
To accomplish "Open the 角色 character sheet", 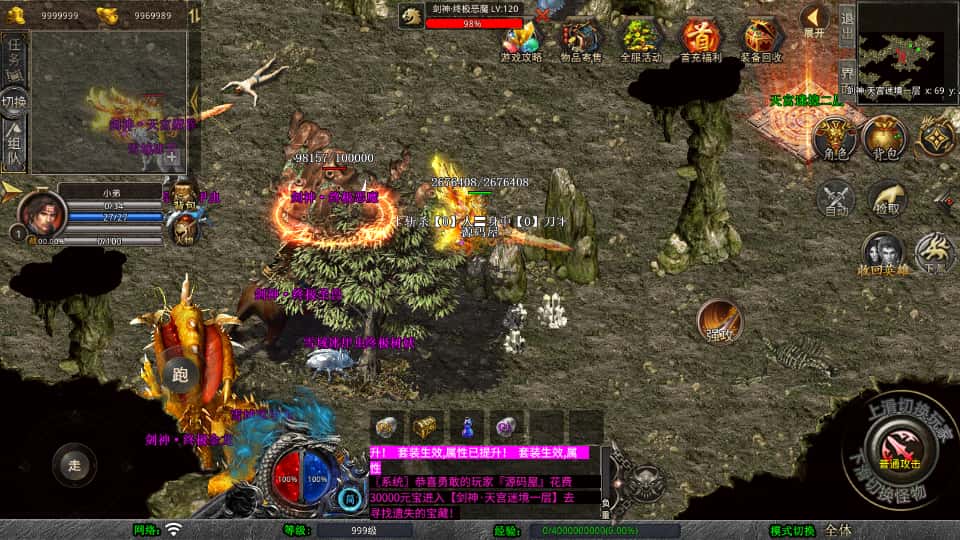I will tap(834, 138).
